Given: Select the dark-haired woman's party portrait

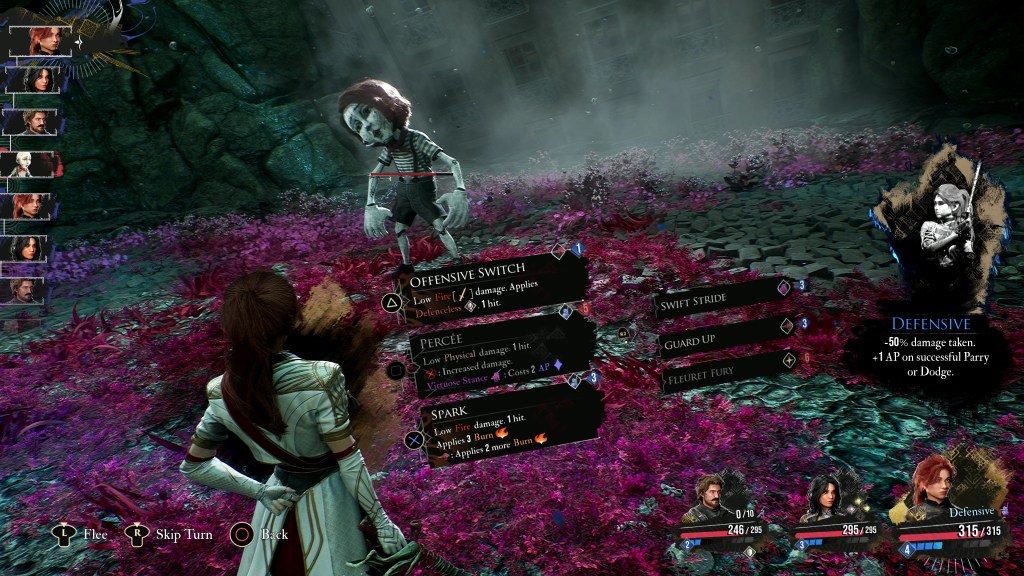Looking at the screenshot, I should 826,497.
